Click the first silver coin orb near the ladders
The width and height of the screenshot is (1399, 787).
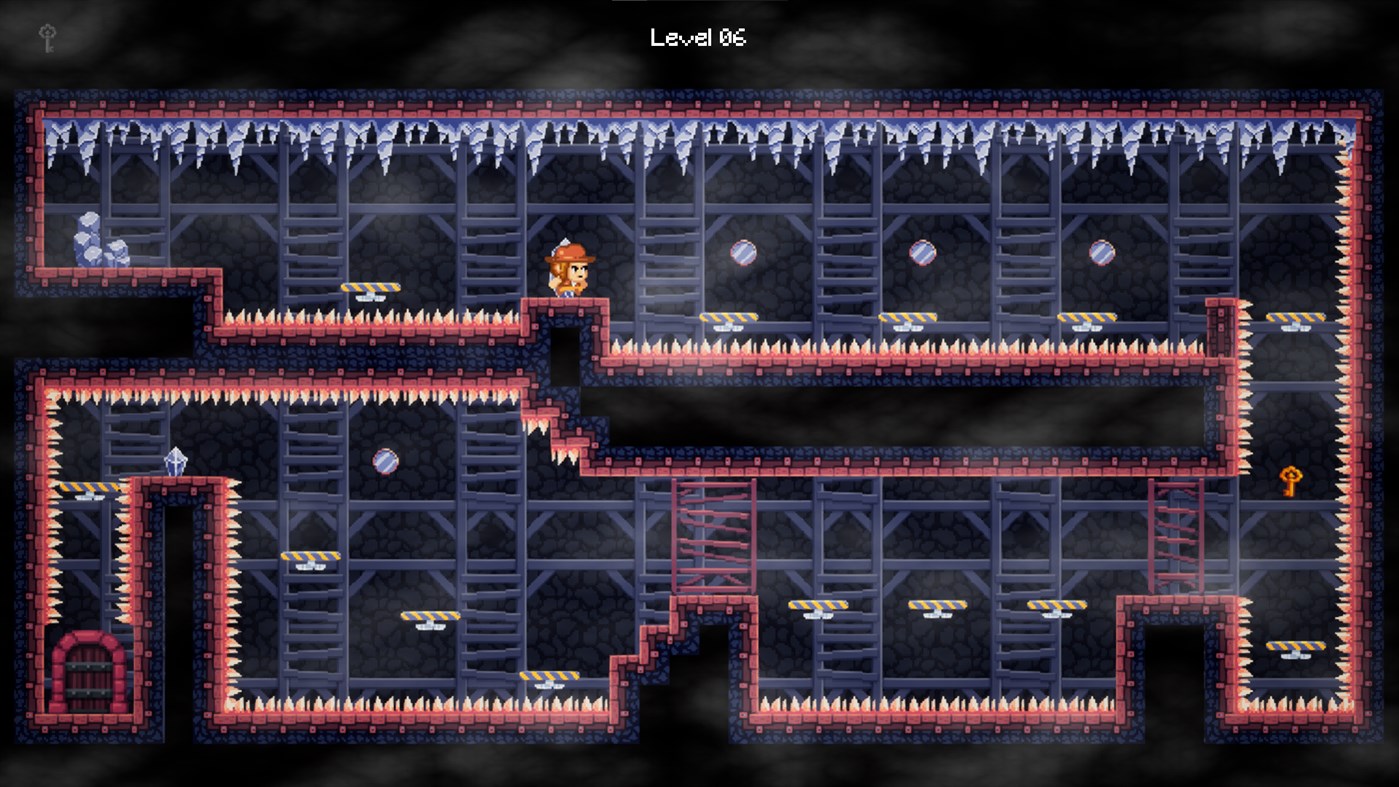click(x=745, y=252)
